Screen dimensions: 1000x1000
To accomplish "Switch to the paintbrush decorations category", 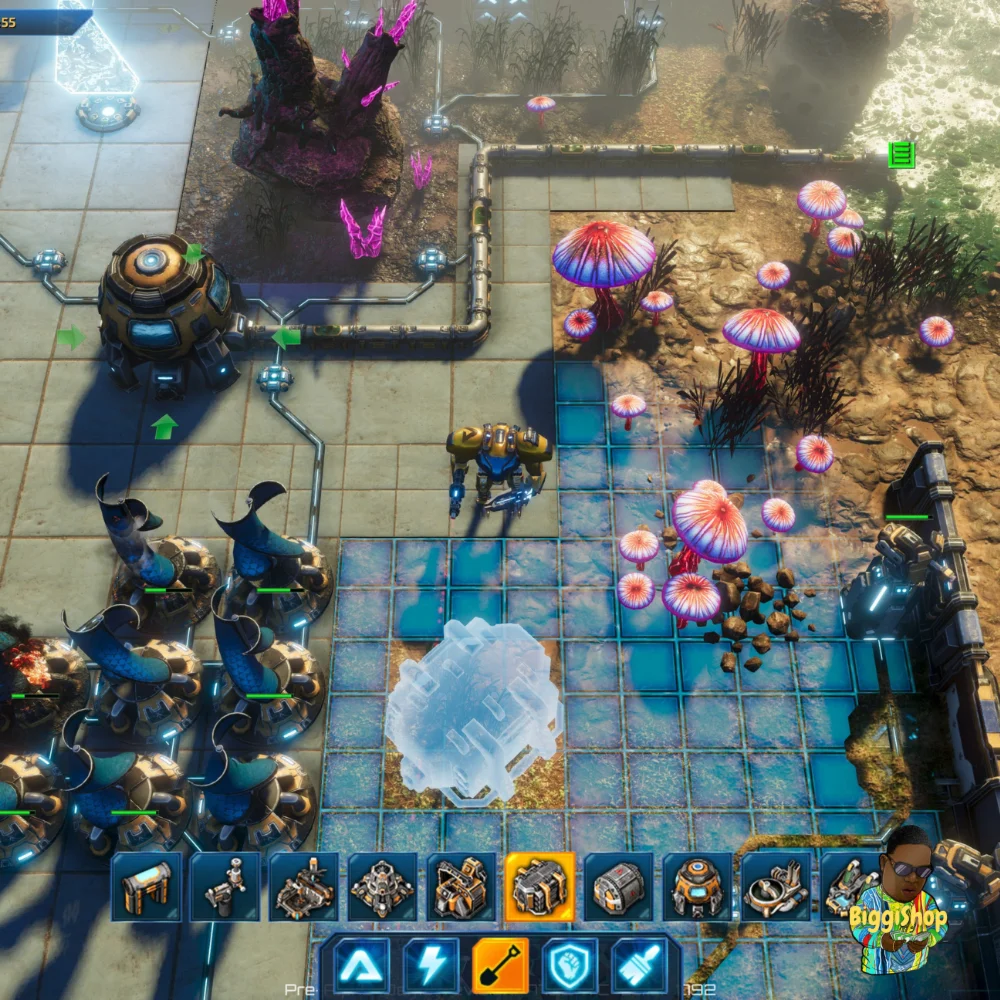I will [640, 965].
